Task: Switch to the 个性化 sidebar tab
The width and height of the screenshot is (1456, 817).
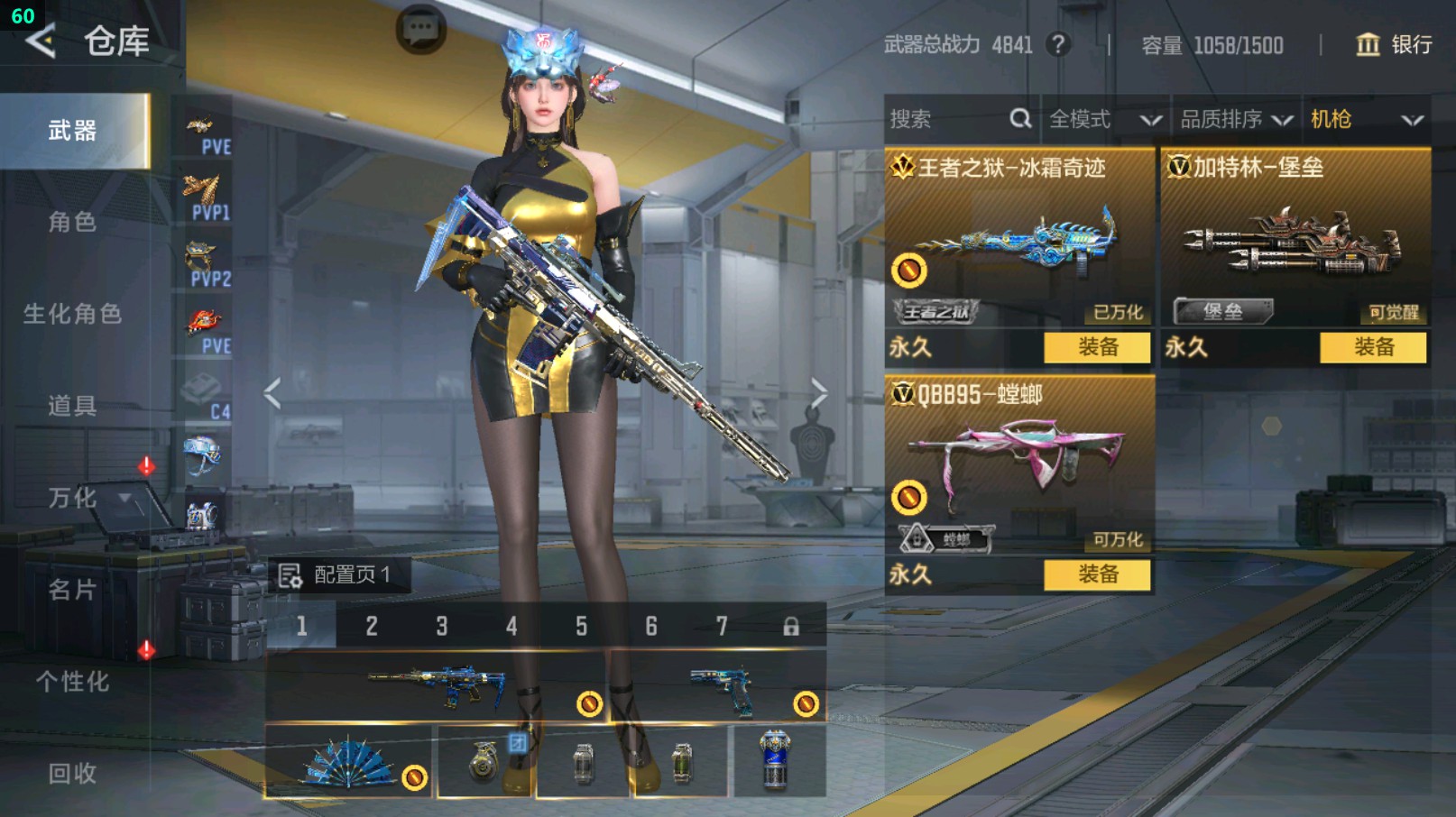Action: click(72, 683)
